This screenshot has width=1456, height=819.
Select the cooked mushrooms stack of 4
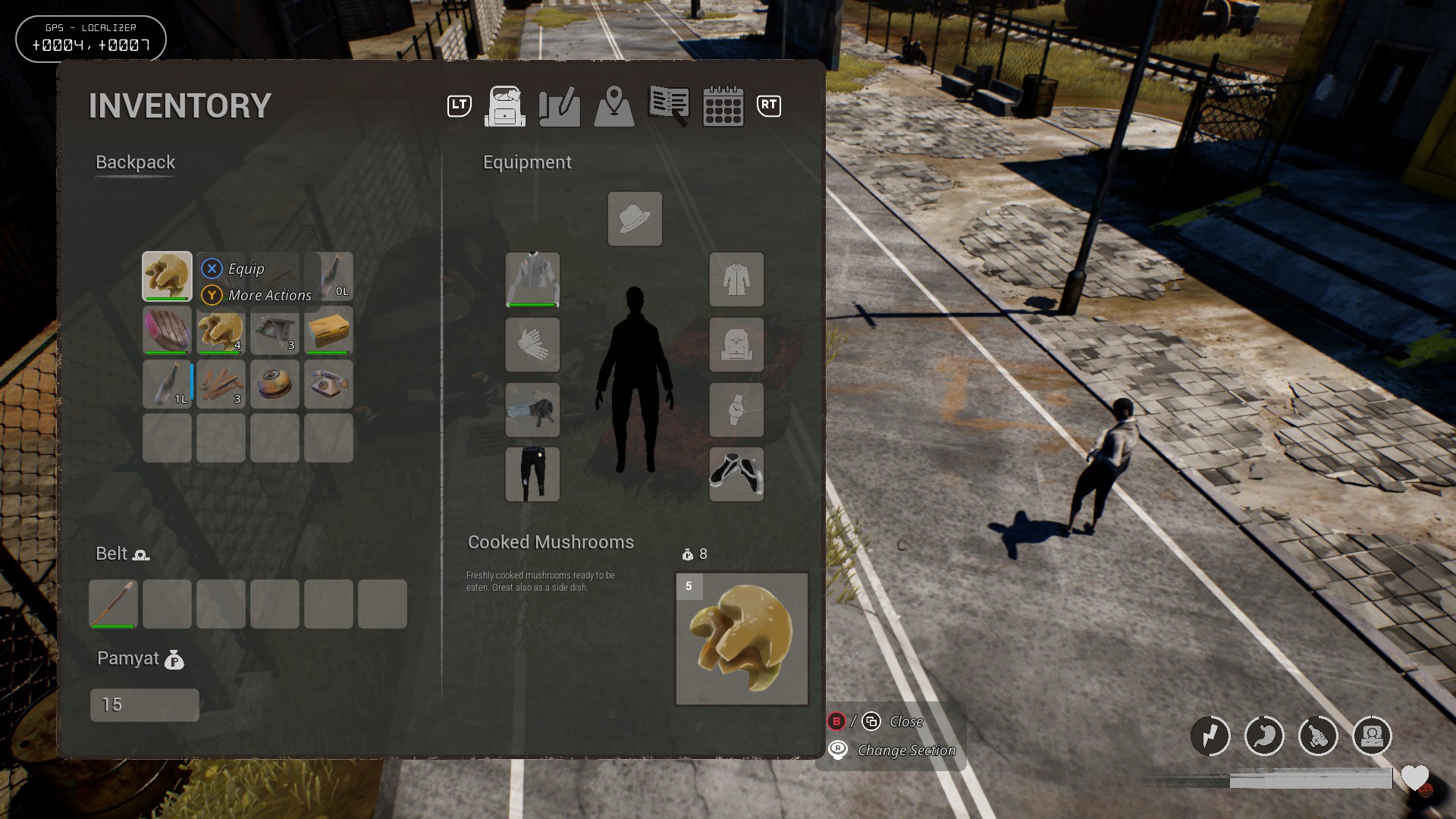tap(221, 331)
